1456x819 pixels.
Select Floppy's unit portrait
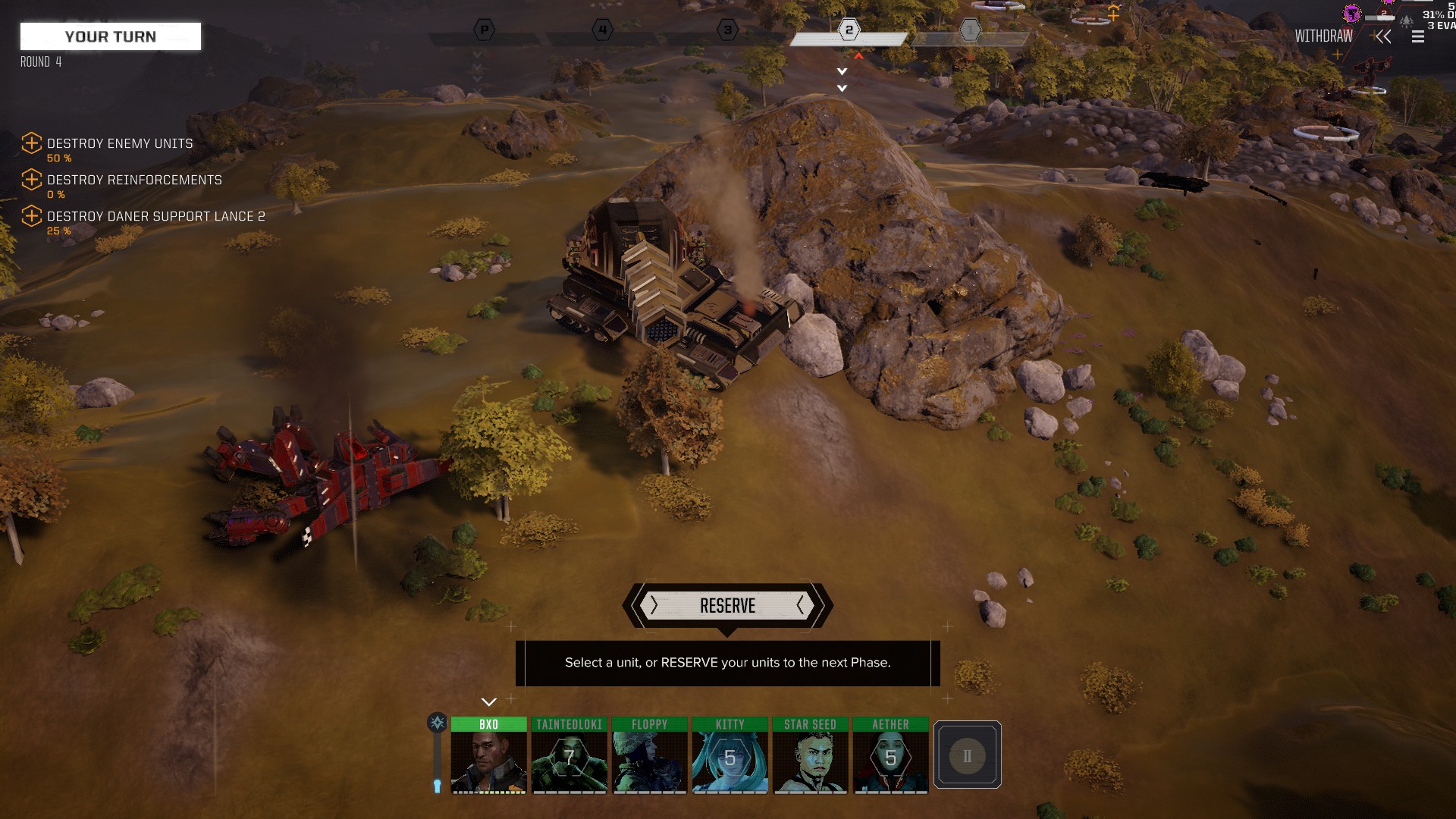click(x=650, y=756)
